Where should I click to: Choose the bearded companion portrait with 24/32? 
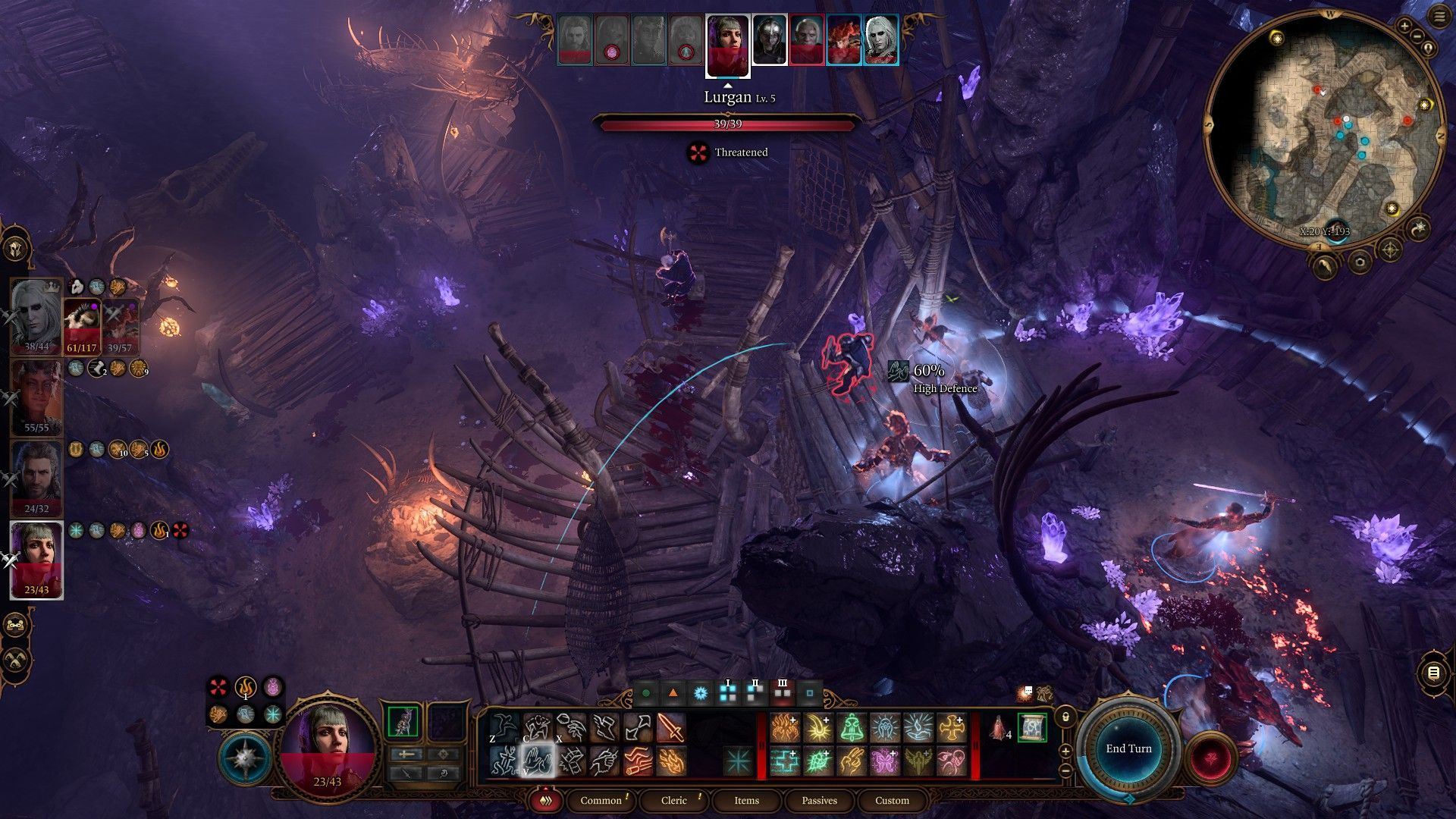coord(36,476)
